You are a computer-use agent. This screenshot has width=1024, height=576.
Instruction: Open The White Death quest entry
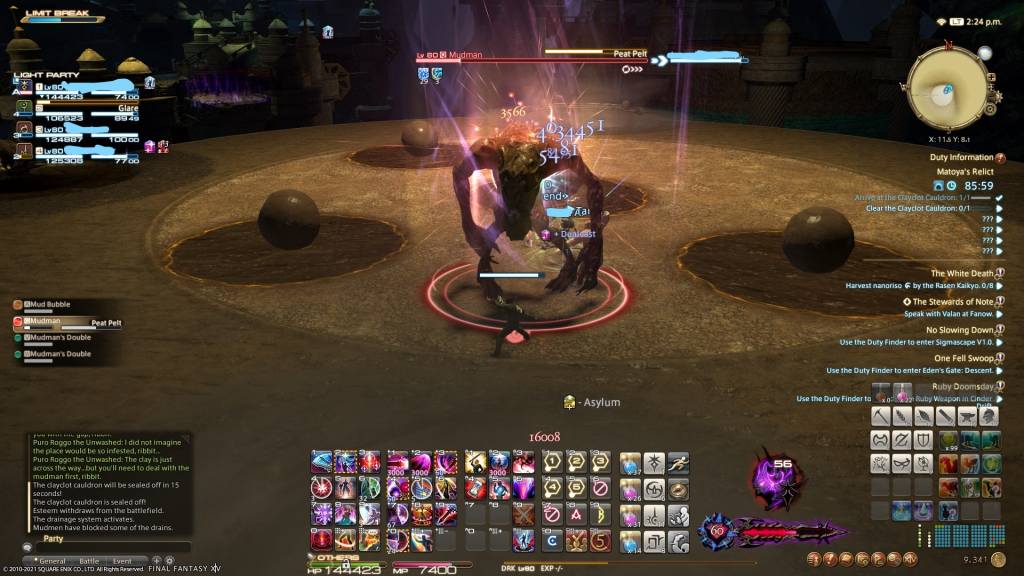point(961,273)
